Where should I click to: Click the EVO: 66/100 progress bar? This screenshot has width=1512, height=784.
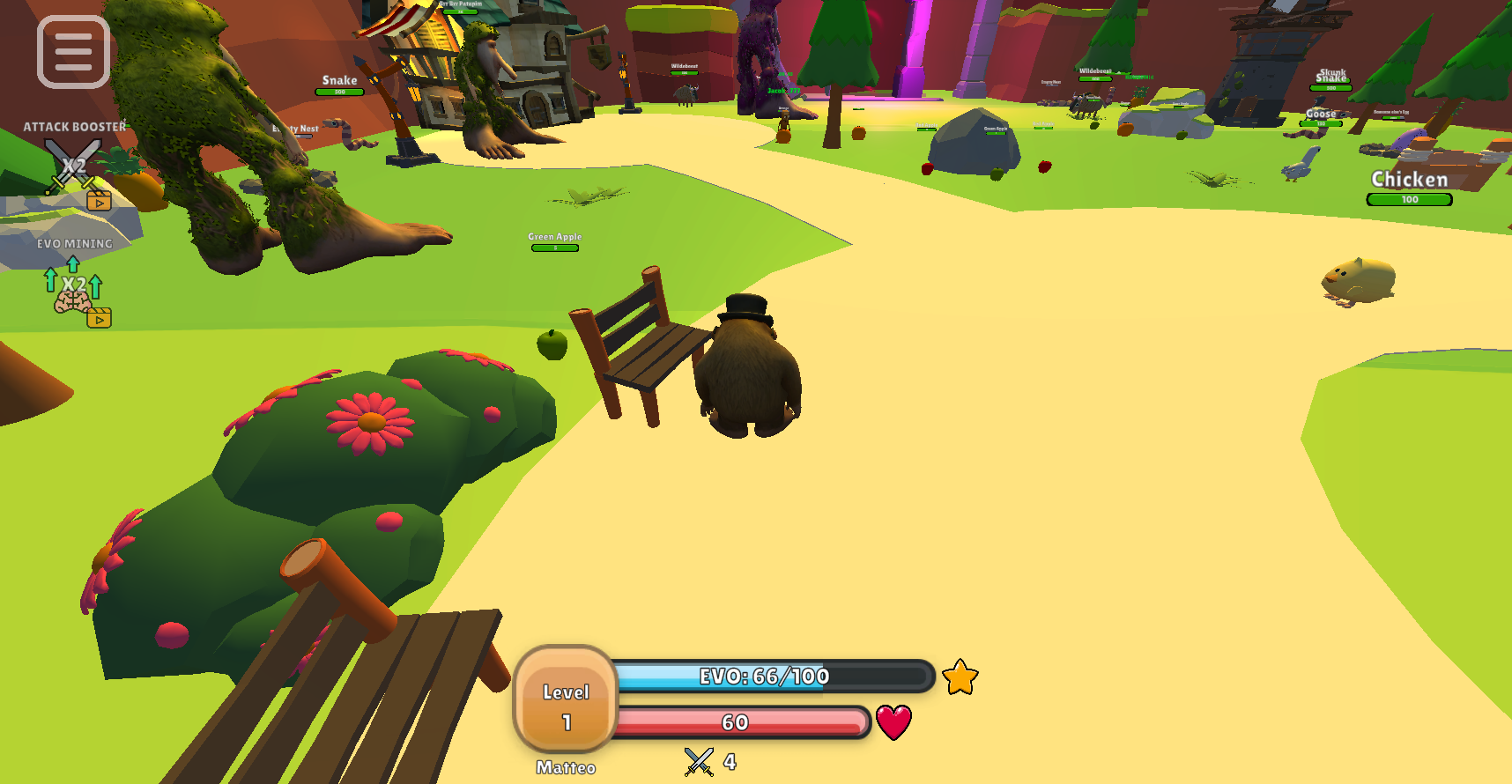pos(774,677)
